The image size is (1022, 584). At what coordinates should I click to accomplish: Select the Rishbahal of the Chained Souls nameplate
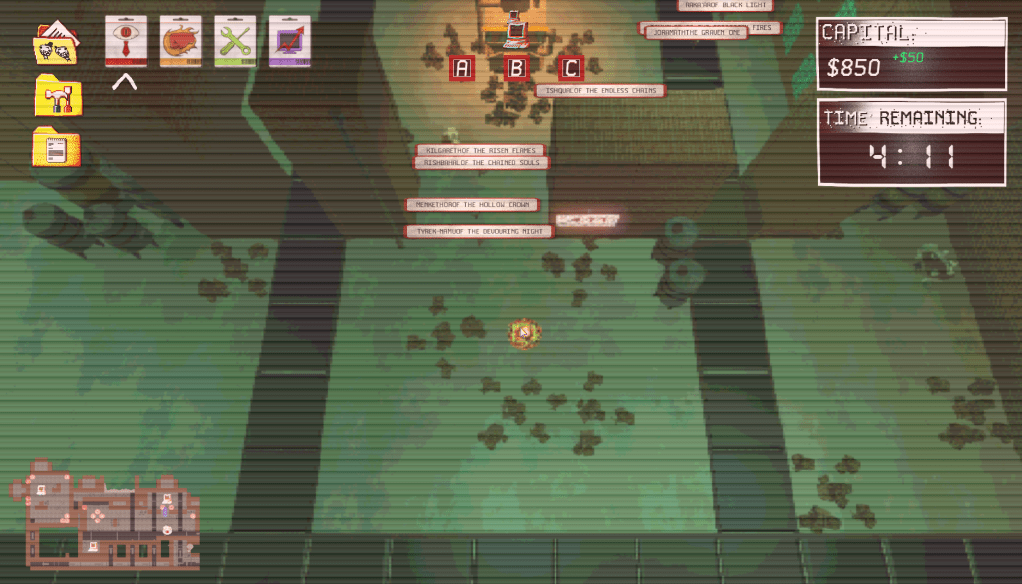tap(481, 163)
